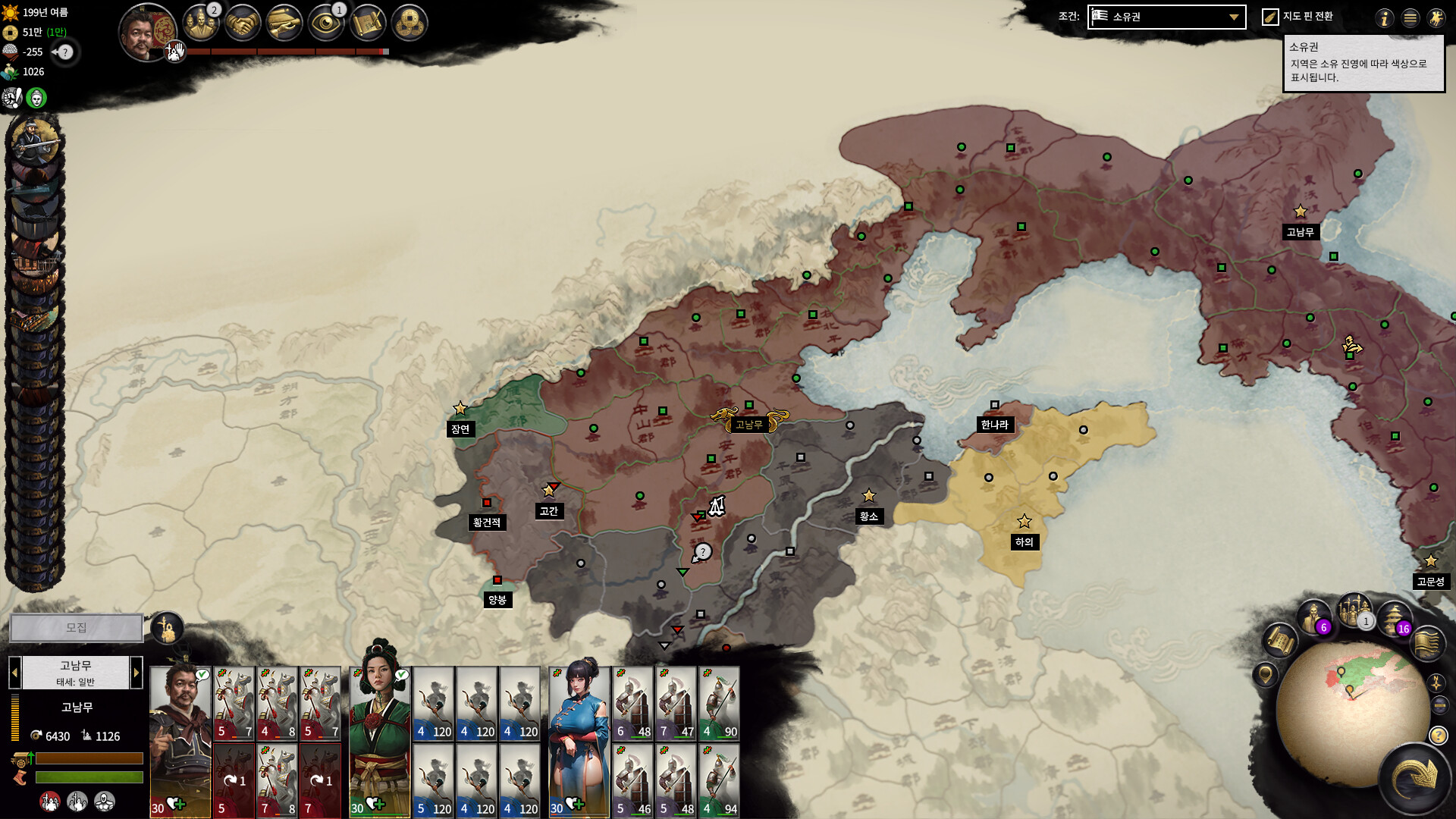Viewport: 1456px width, 819px height.
Task: Open the factions list flag icon
Action: pyautogui.click(x=1426, y=645)
